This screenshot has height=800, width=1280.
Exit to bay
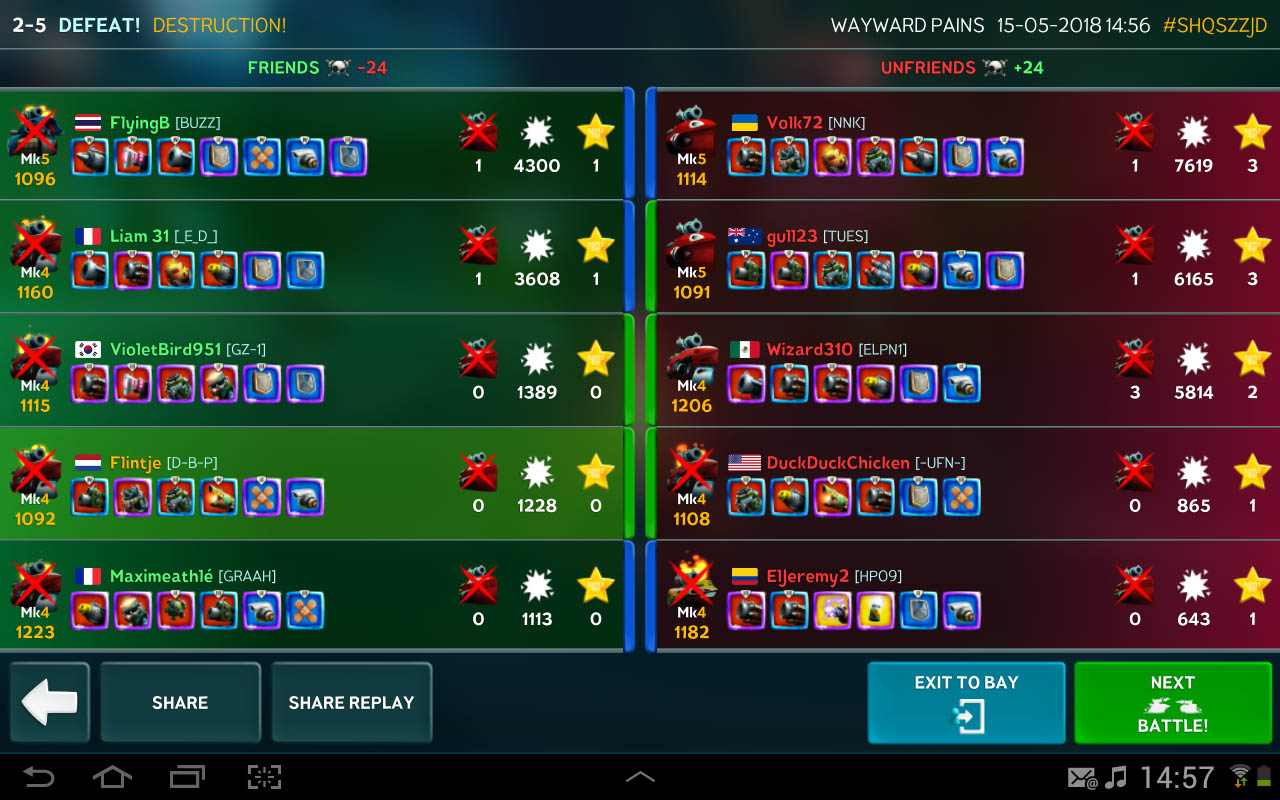(x=966, y=703)
